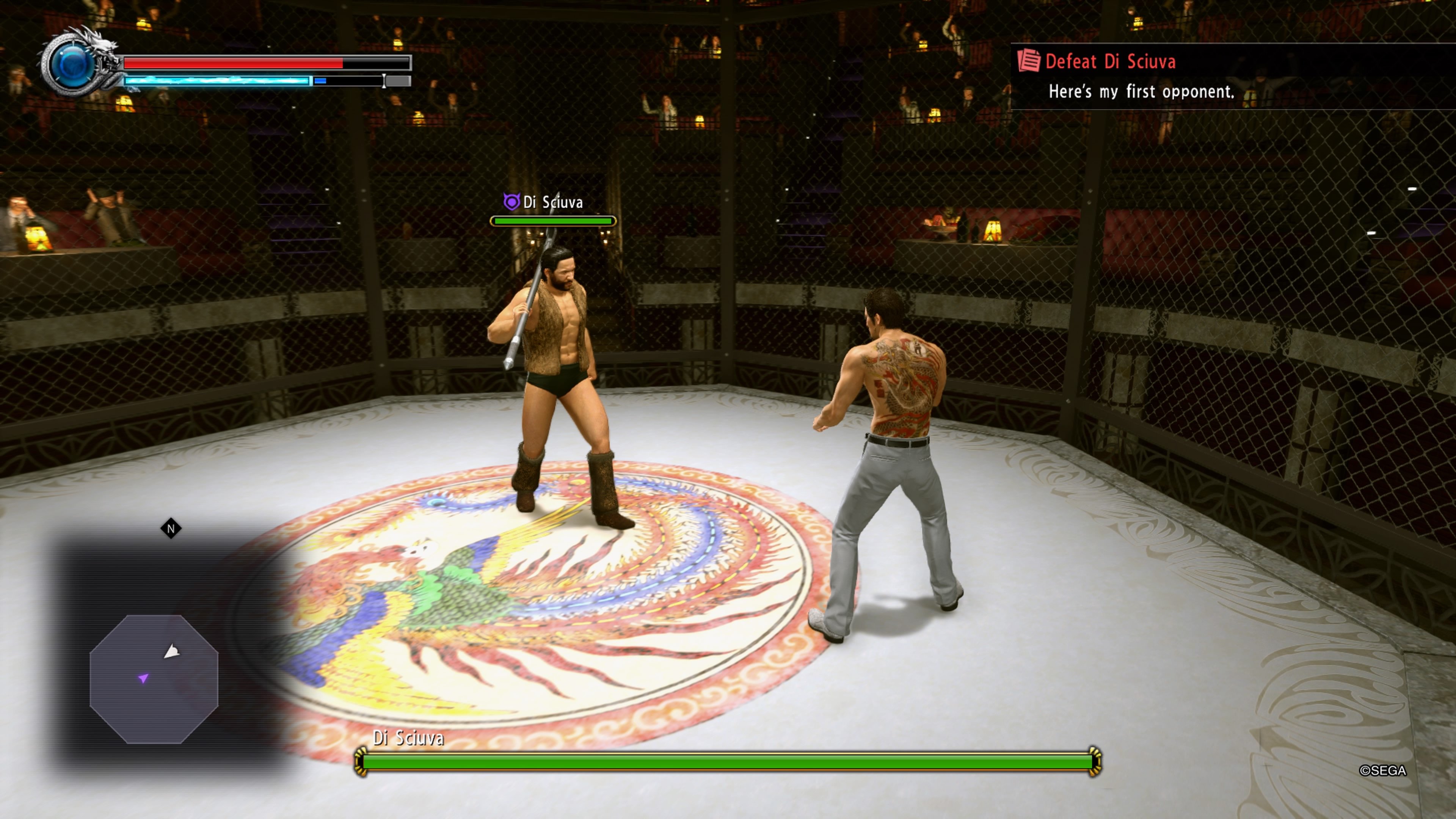
Task: Click the subtitle text Here's my first opponent
Action: [1142, 92]
